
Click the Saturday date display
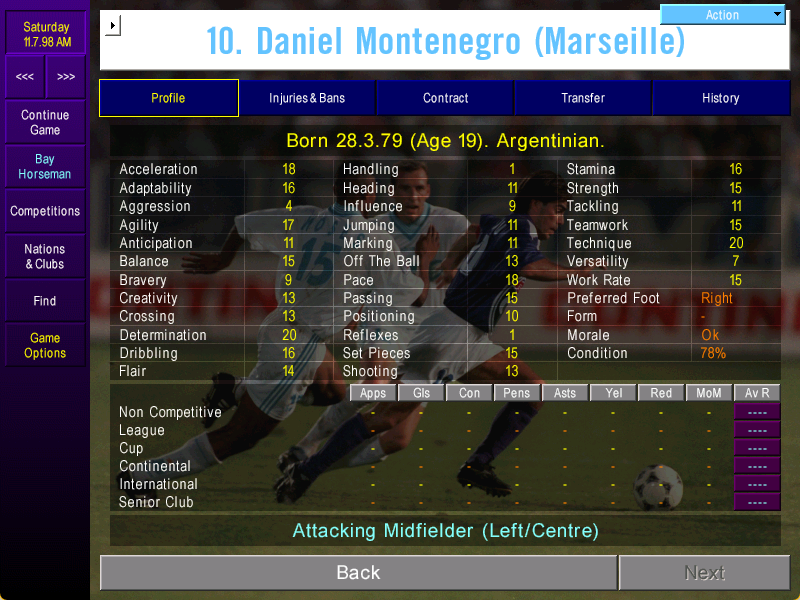tap(45, 34)
